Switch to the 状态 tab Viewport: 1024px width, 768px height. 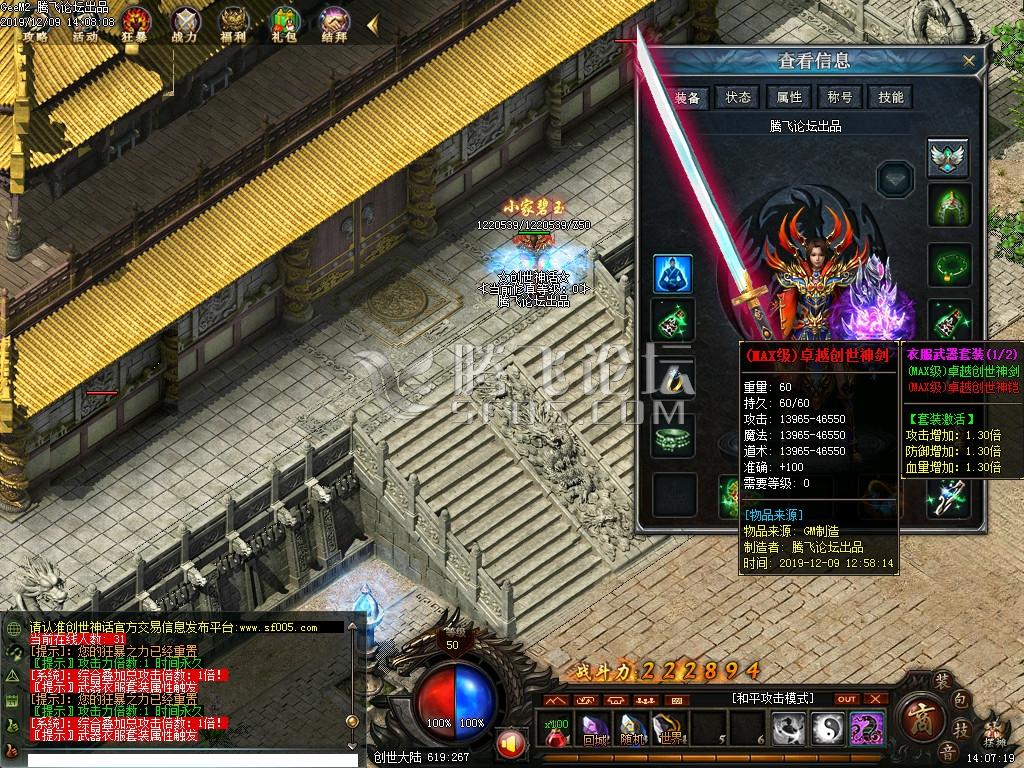point(738,97)
